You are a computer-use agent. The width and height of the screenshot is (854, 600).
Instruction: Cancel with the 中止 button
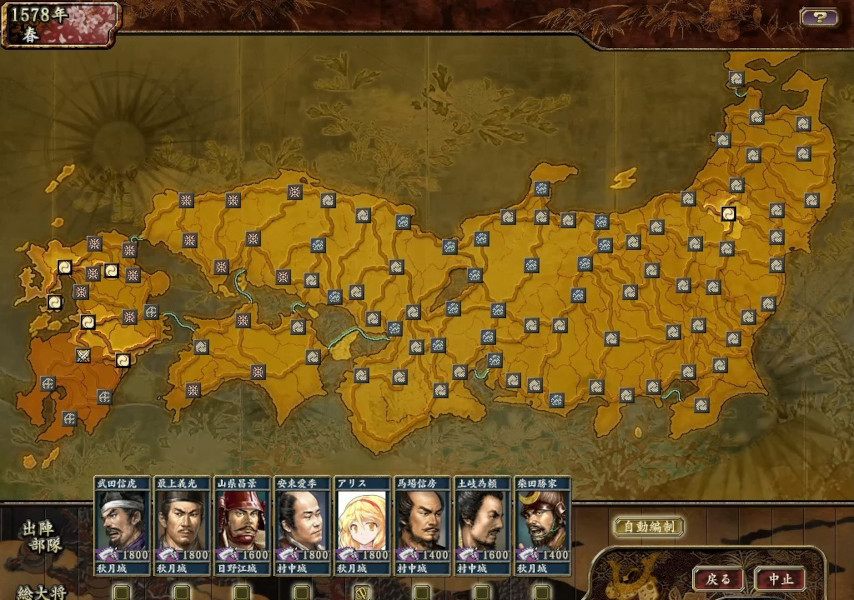point(780,579)
